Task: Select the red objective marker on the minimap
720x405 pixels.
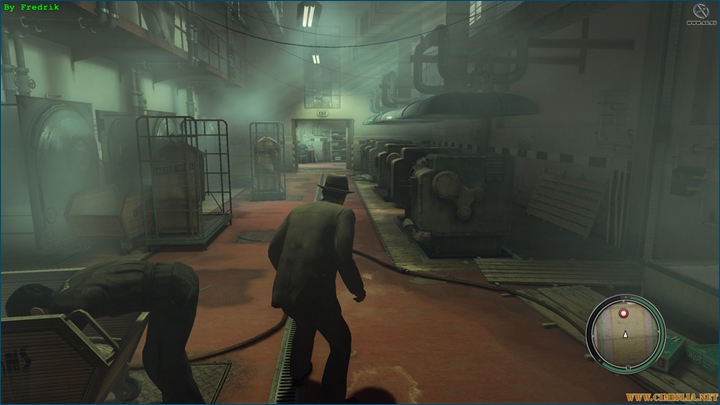Action: pos(624,313)
